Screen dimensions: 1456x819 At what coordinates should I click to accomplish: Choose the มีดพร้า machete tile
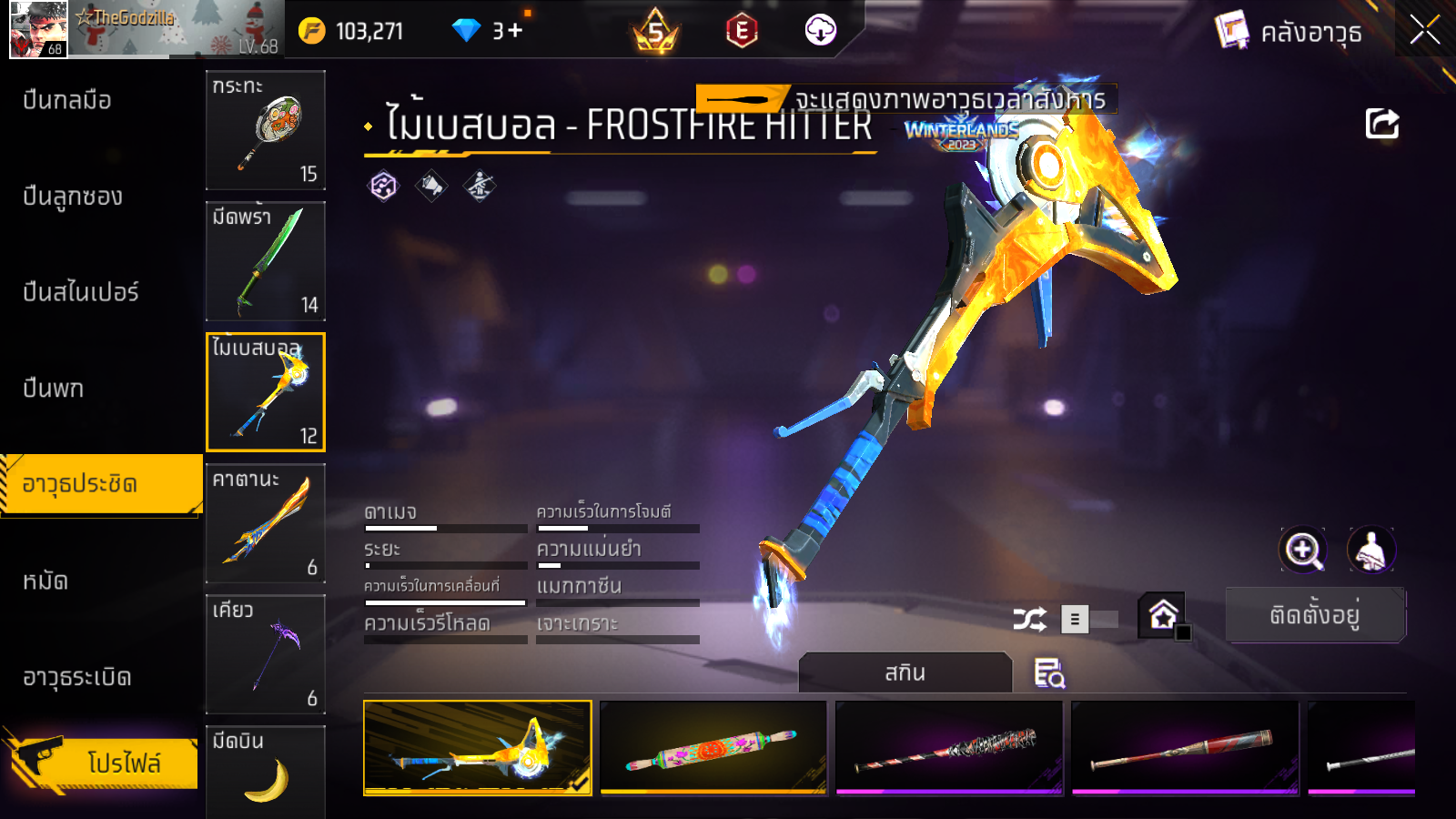(266, 261)
